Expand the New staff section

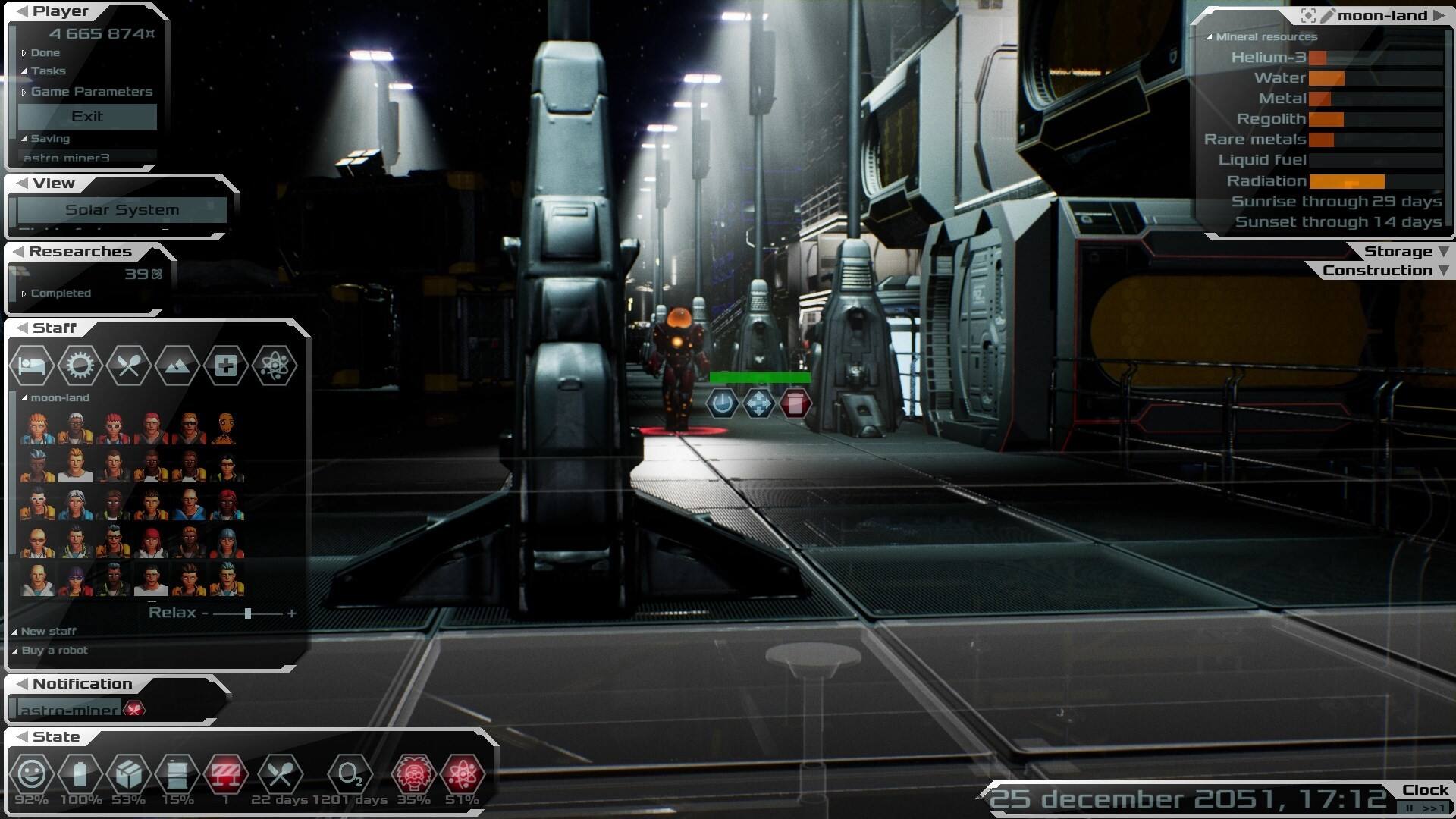click(x=48, y=631)
